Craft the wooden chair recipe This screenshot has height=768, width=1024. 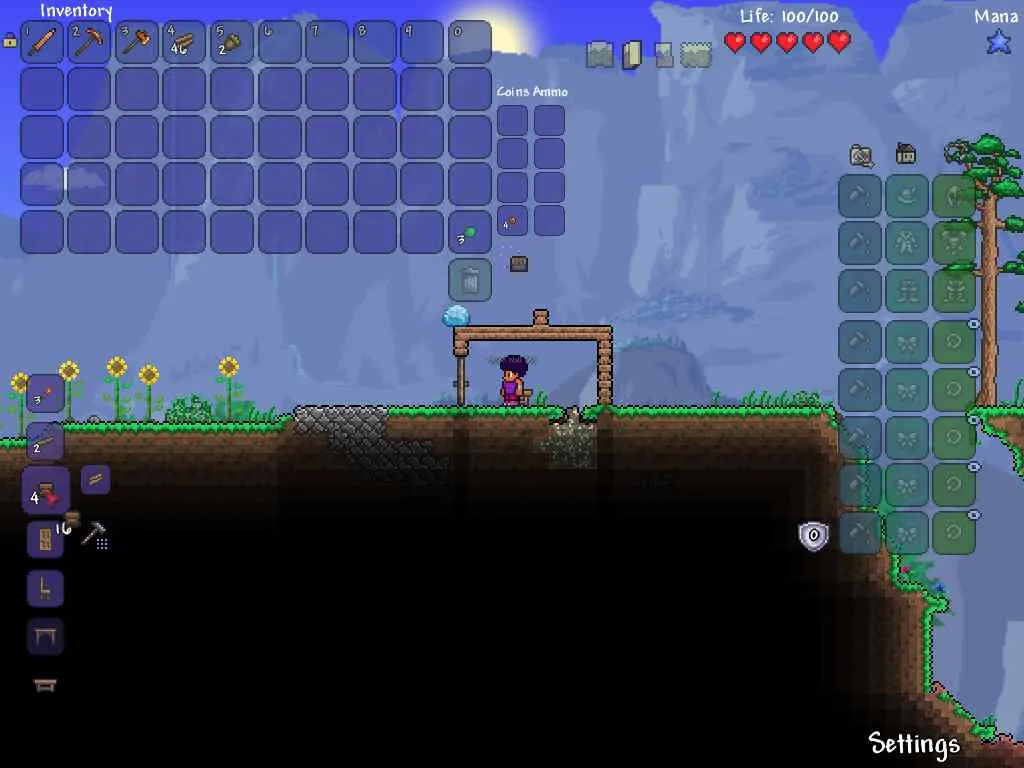click(x=45, y=588)
